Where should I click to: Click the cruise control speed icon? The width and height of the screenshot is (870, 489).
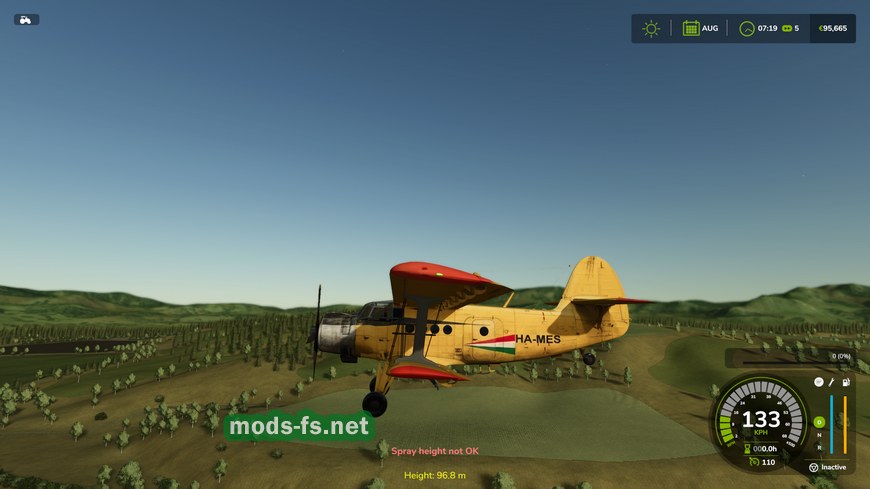[x=753, y=462]
